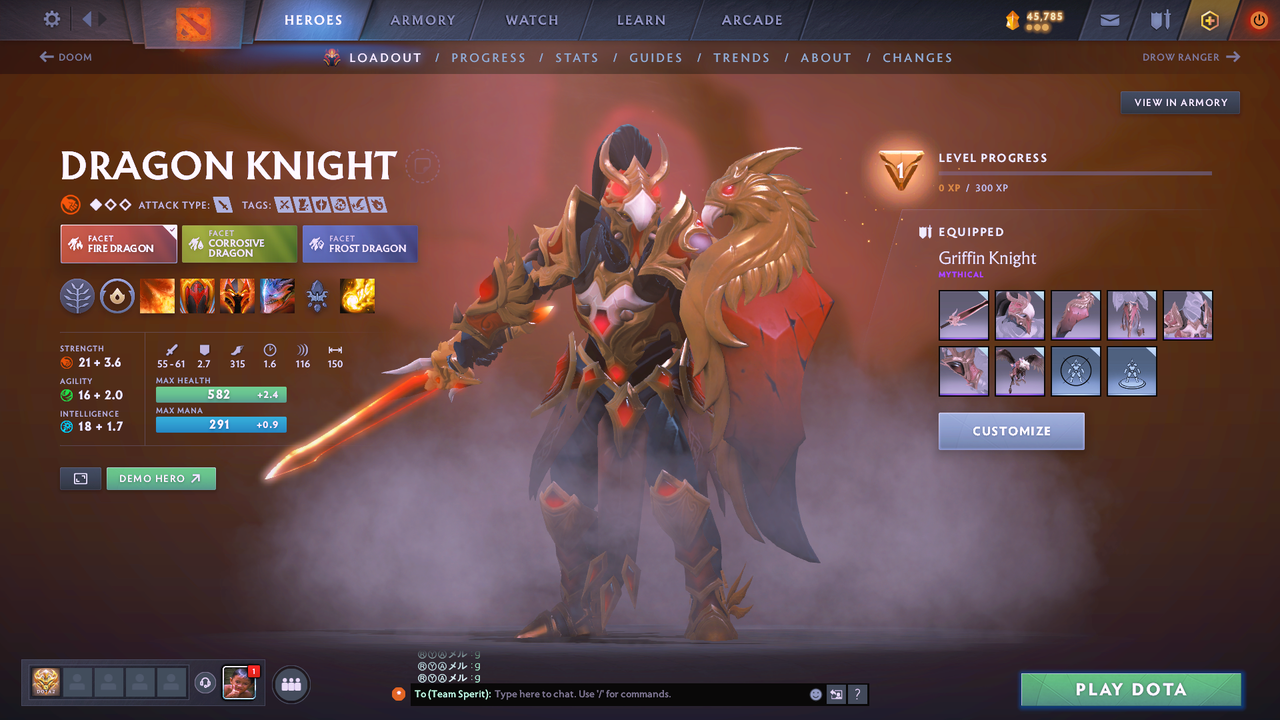1280x720 pixels.
Task: Select the Elder Dragon Form ability icon
Action: pyautogui.click(x=277, y=296)
